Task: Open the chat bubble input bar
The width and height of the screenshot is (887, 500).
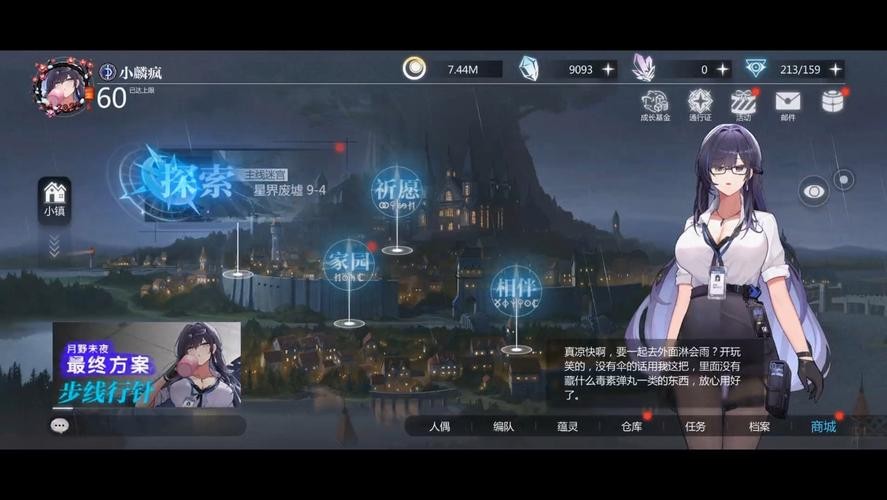Action: point(148,425)
